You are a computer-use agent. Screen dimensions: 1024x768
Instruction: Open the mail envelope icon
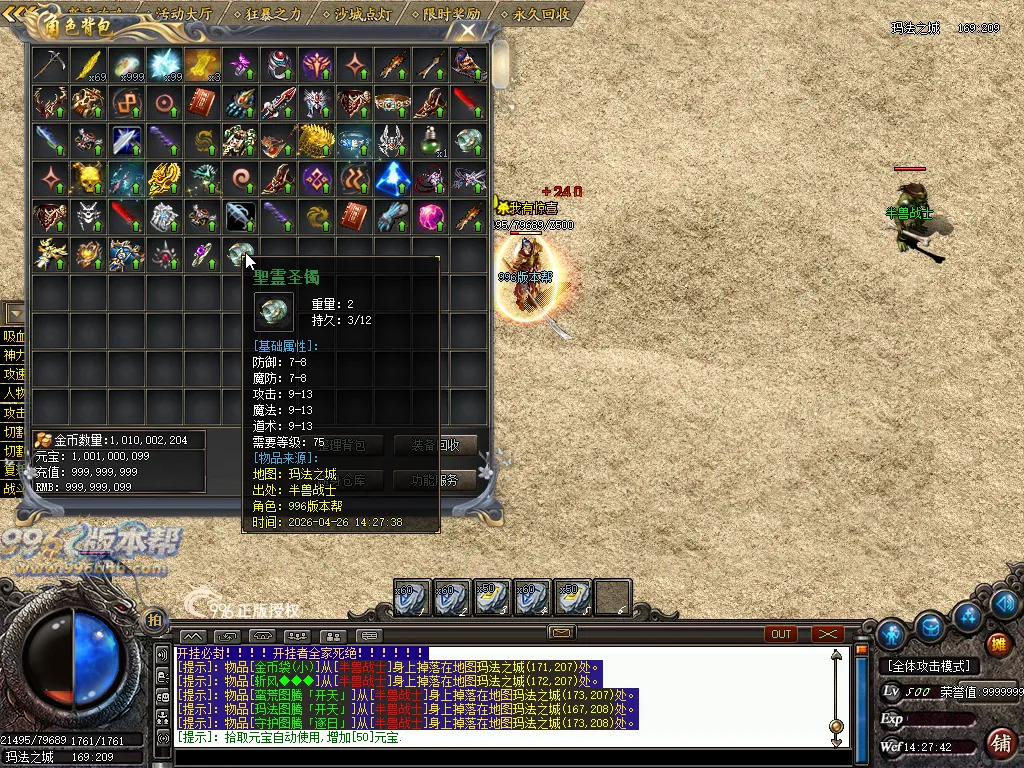tap(561, 633)
